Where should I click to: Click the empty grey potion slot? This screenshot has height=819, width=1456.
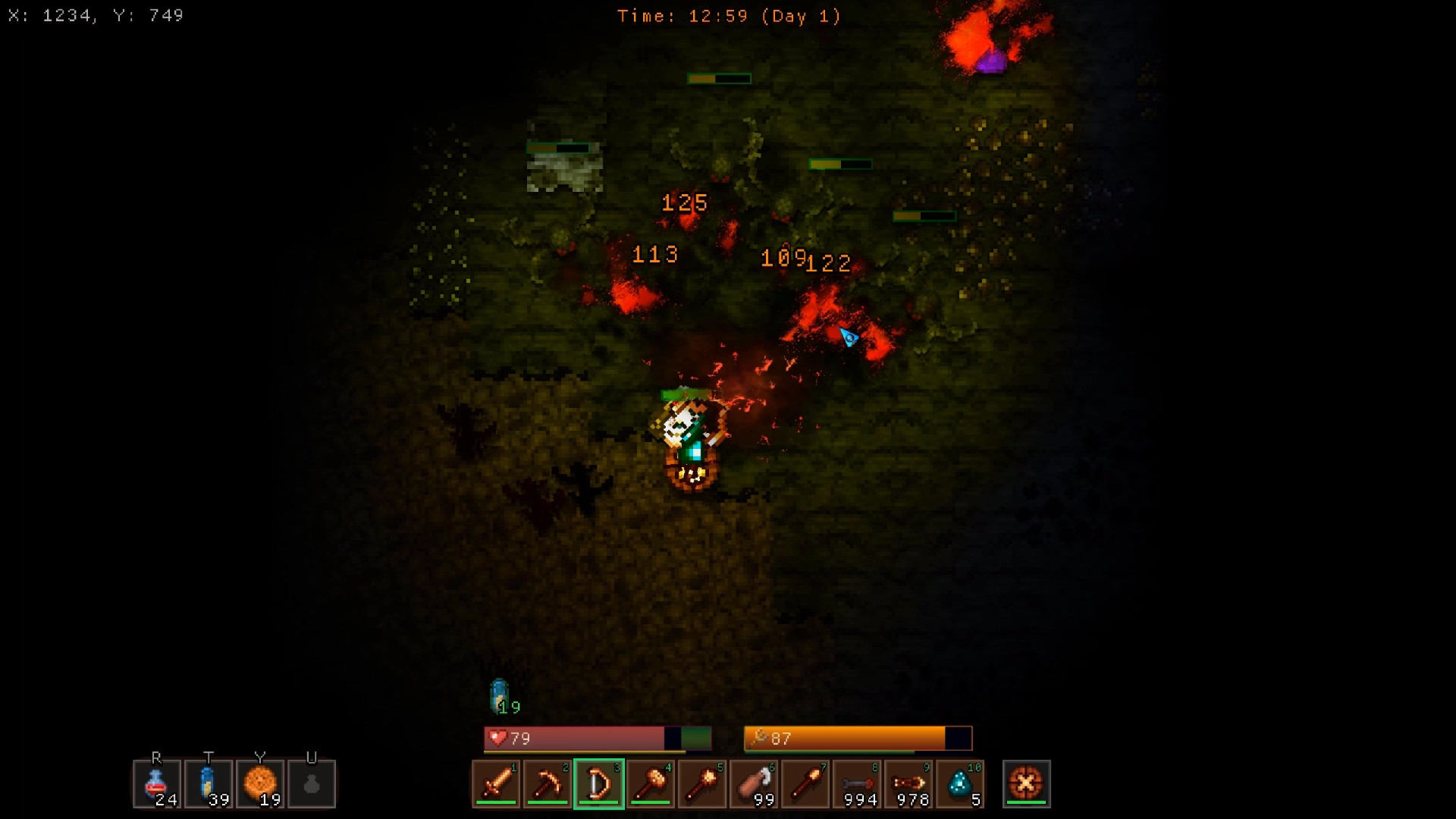coord(312,783)
